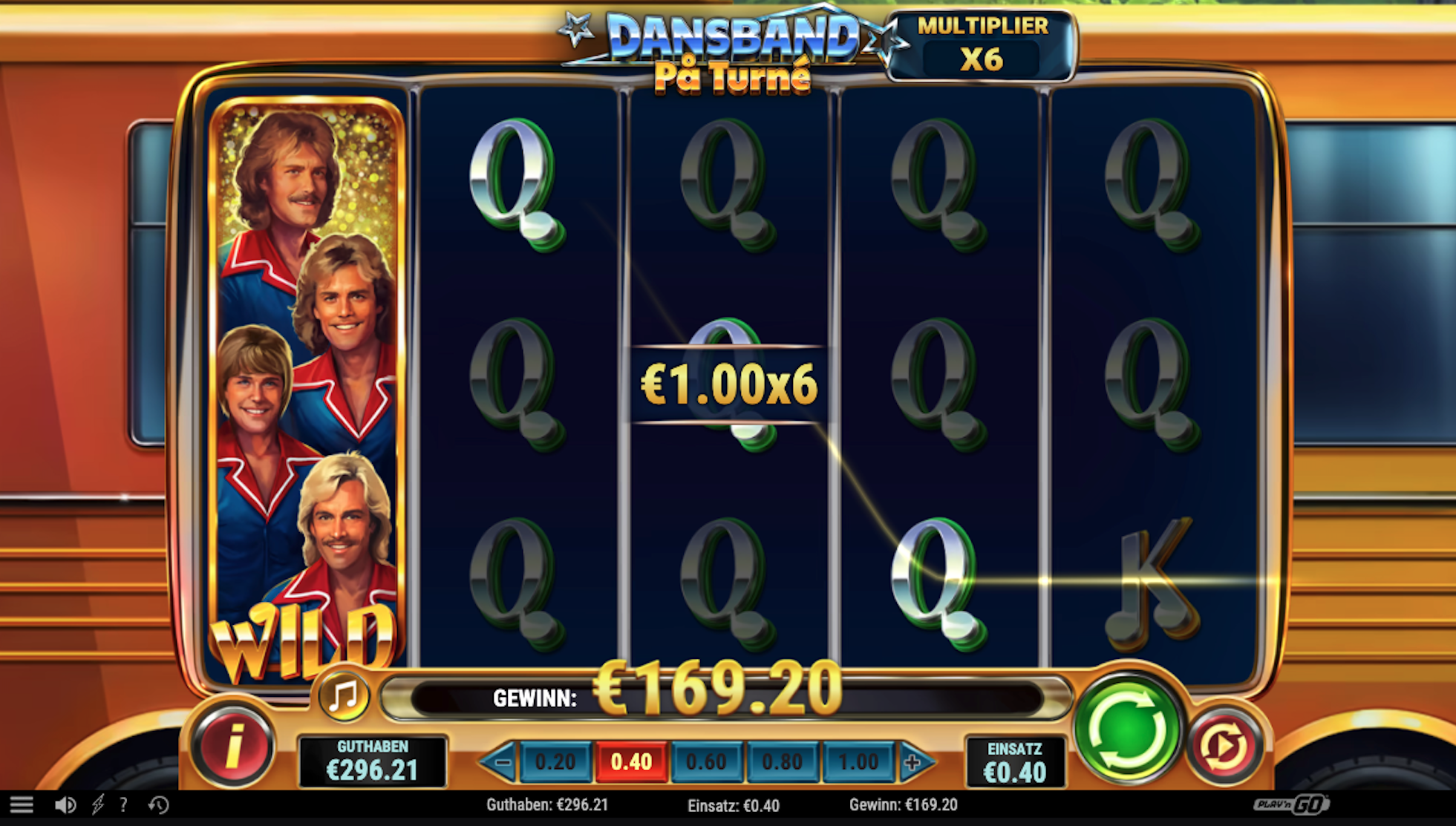1456x826 pixels.
Task: Increase the bet with the plus arrow
Action: (x=914, y=762)
